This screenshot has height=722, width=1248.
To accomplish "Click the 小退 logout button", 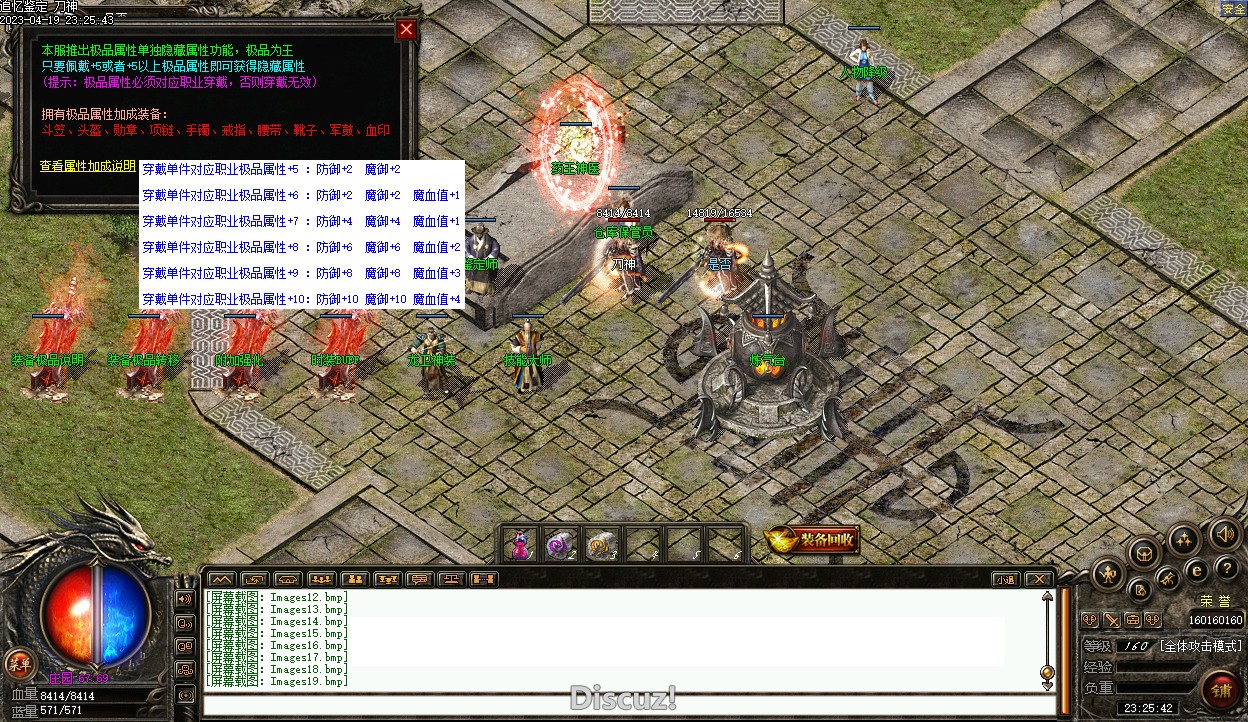I will tap(1006, 579).
